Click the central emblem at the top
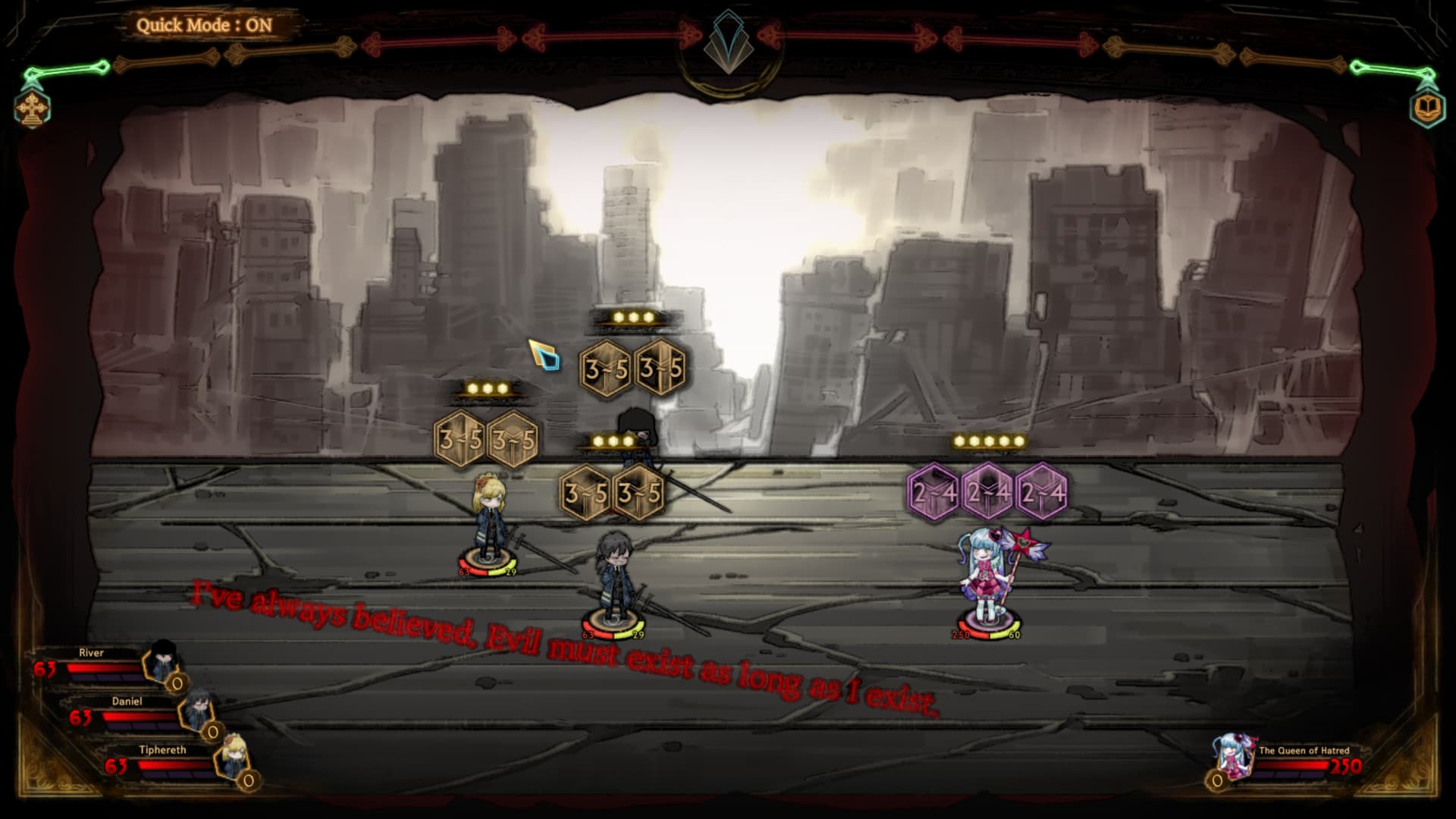Image resolution: width=1456 pixels, height=819 pixels. pyautogui.click(x=728, y=43)
